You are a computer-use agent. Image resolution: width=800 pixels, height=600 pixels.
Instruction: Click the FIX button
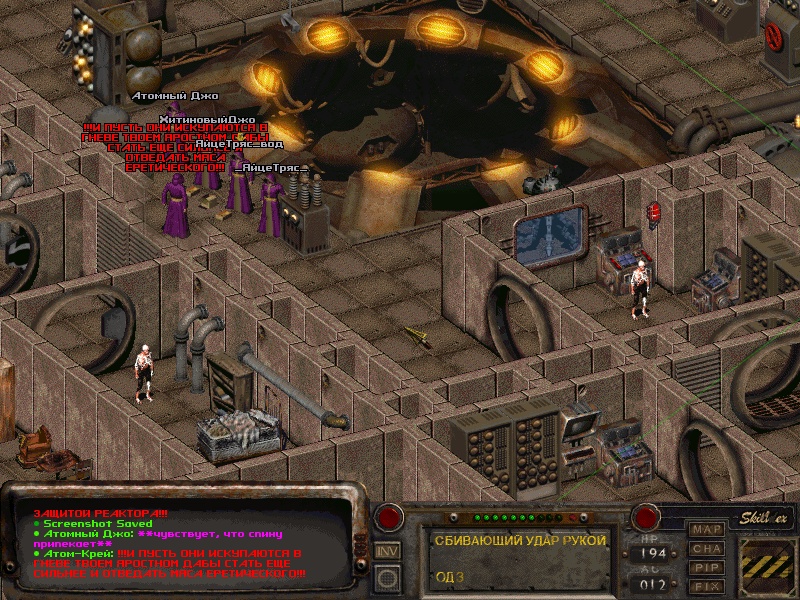pos(708,585)
